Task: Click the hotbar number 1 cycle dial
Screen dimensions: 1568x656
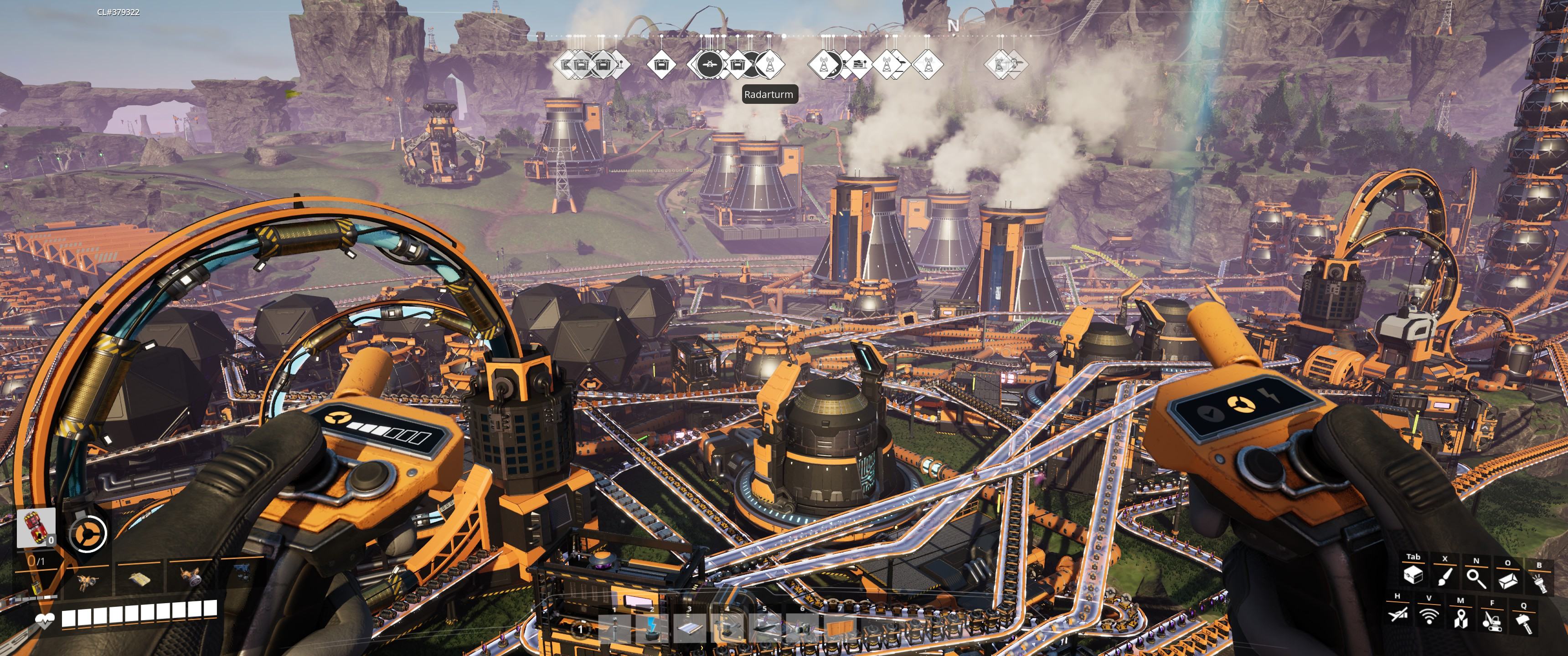Action: [x=580, y=629]
